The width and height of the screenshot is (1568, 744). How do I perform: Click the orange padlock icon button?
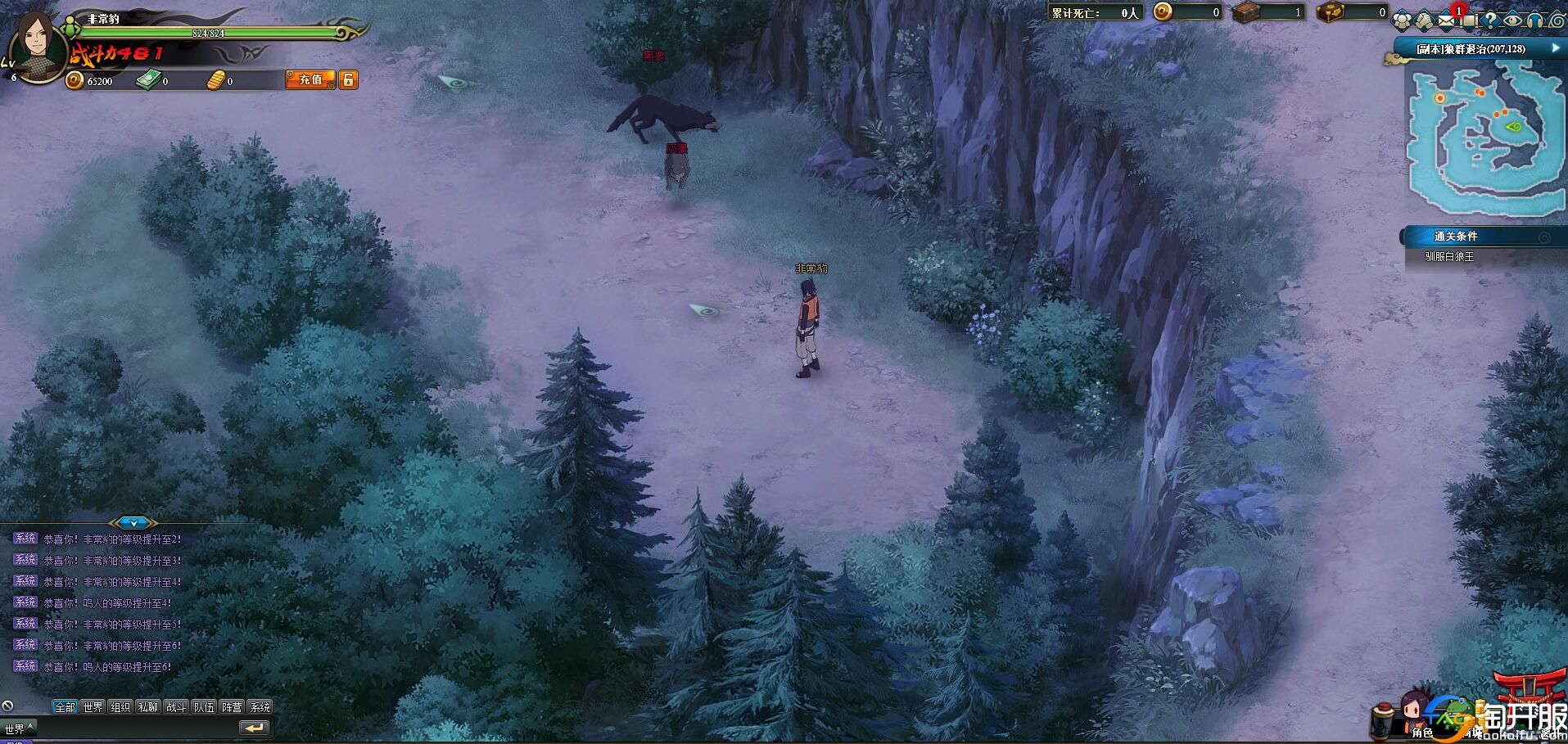coord(349,79)
